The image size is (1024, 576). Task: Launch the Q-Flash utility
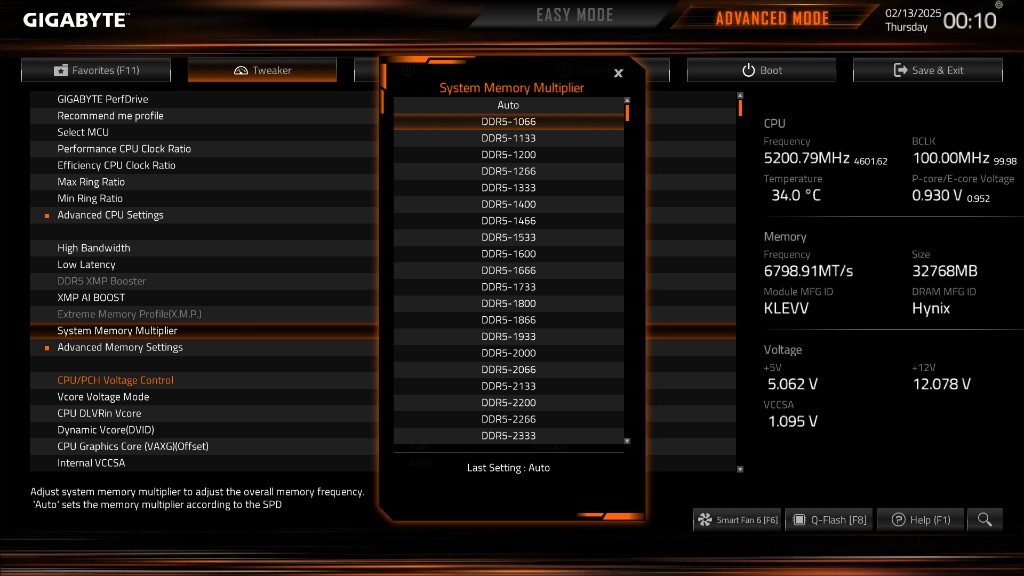(828, 519)
